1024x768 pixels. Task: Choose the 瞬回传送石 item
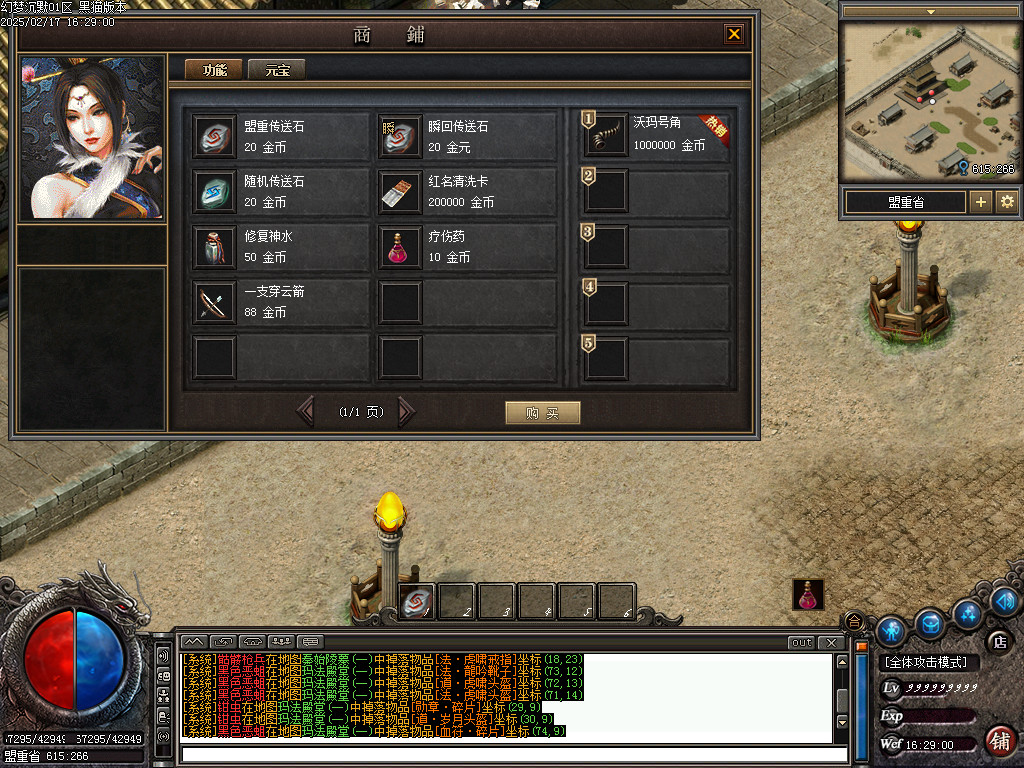[x=467, y=137]
